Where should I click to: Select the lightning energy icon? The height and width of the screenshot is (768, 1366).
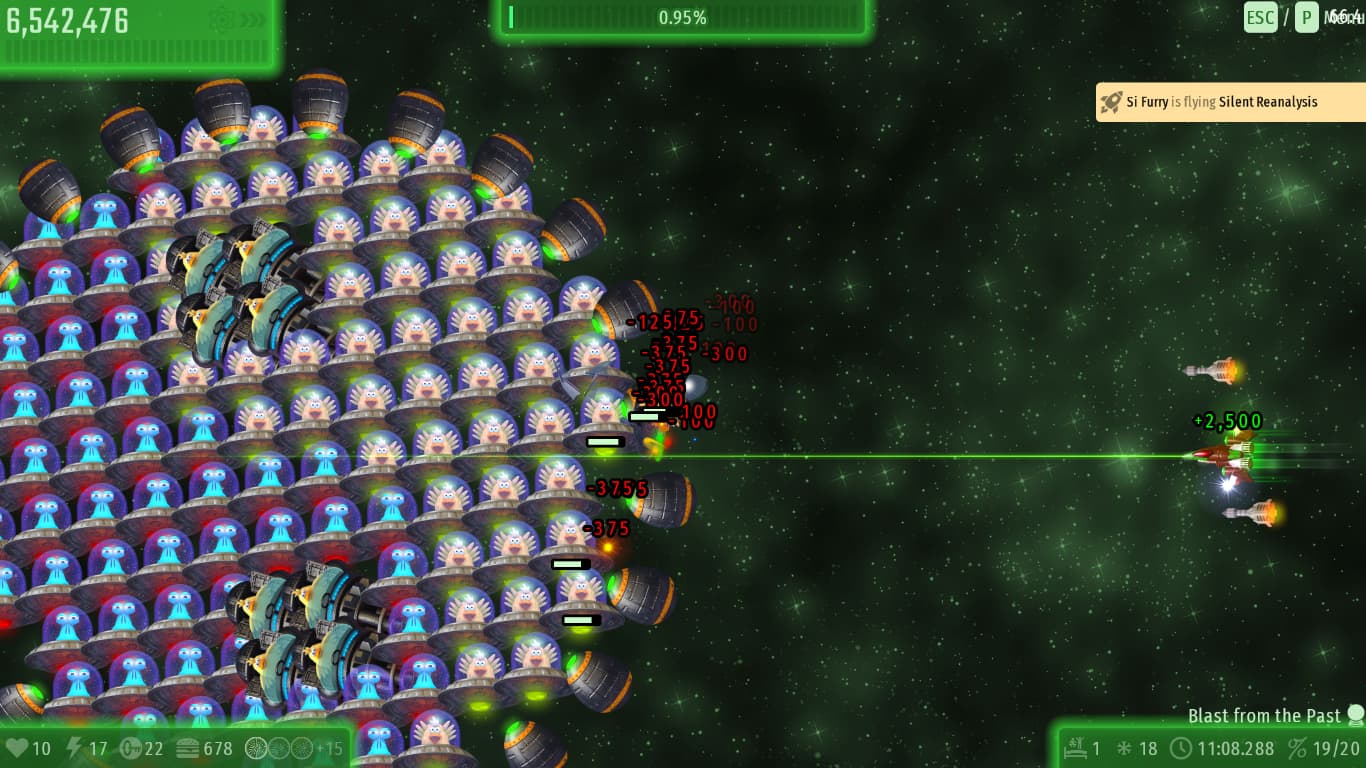72,746
